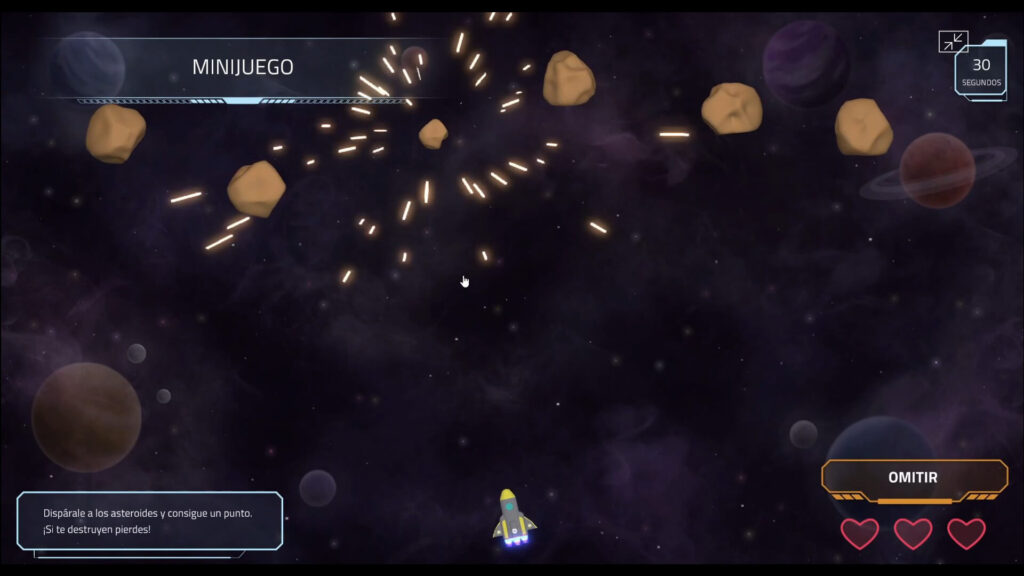Exit fullscreen using the arrows icon
The image size is (1024, 576).
tap(953, 42)
